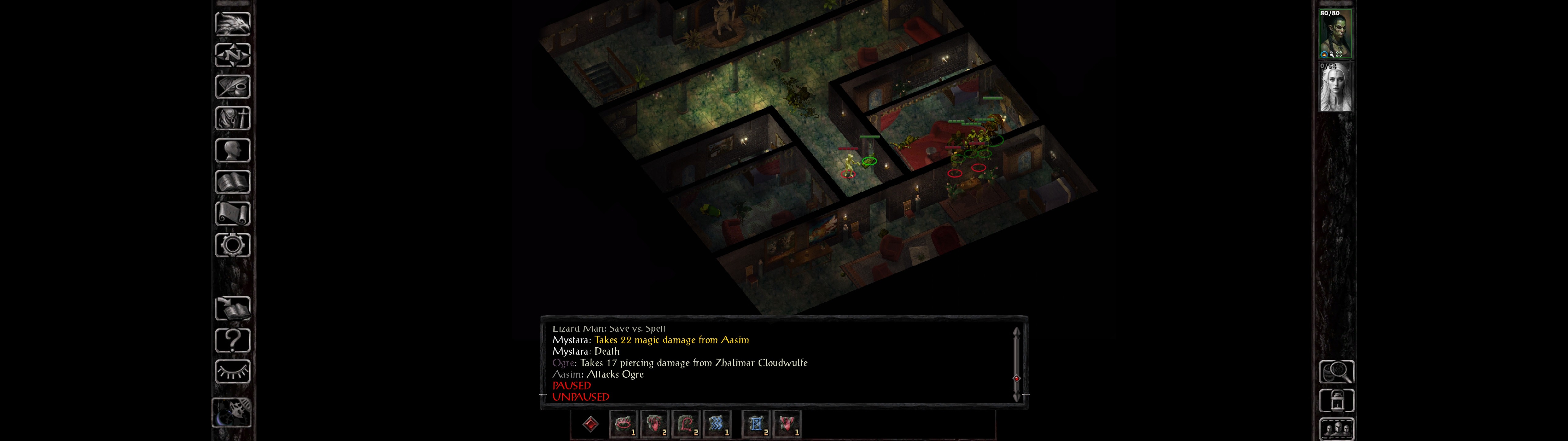
Task: Choose the blue hourglass spell icon
Action: (x=756, y=424)
